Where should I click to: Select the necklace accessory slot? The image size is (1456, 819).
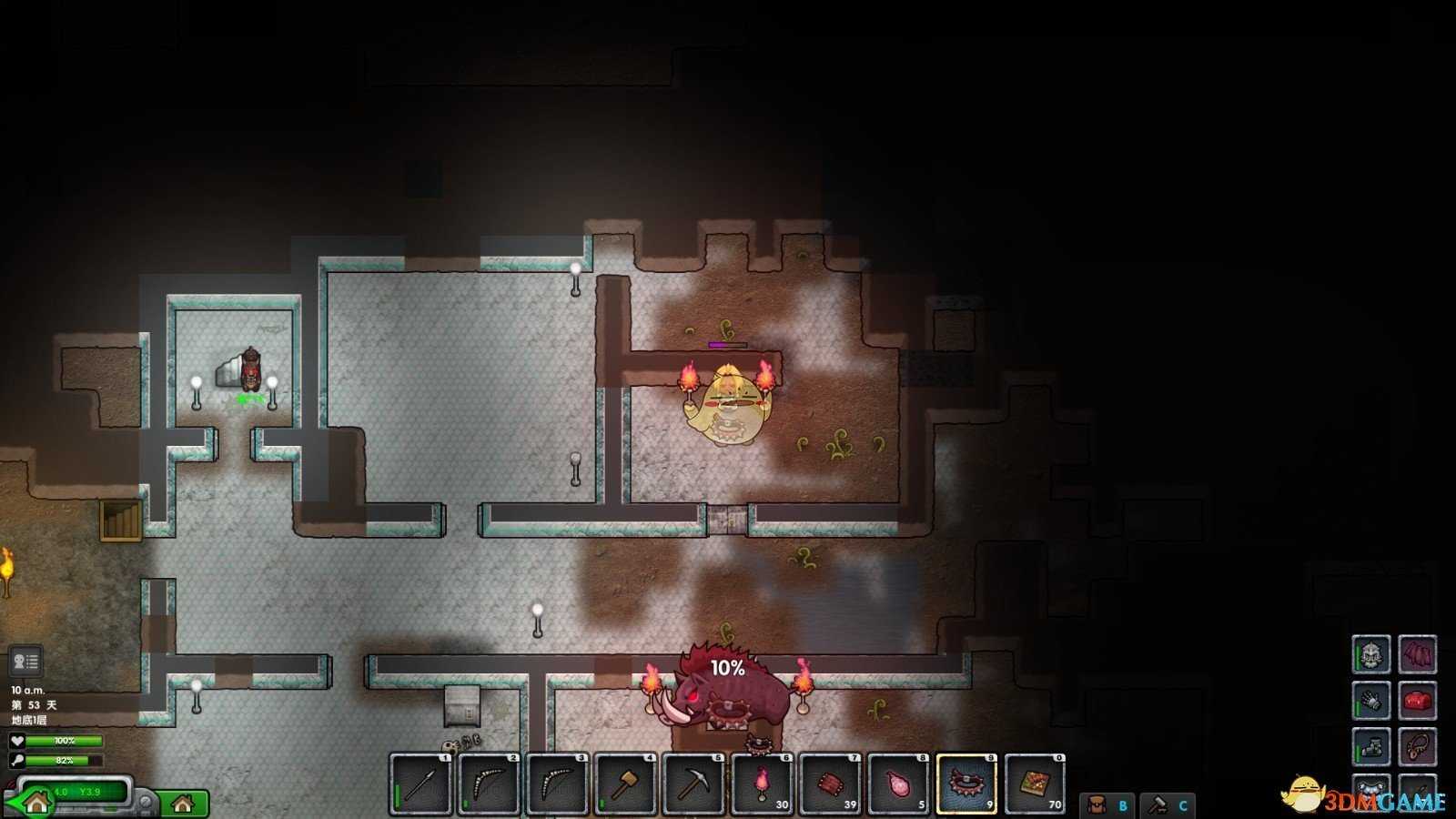tap(1417, 747)
